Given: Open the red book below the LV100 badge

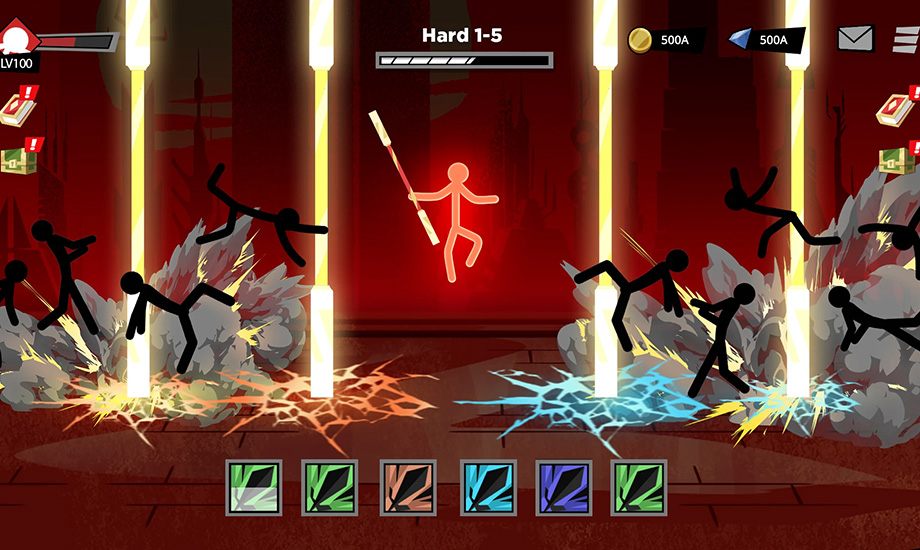Looking at the screenshot, I should [16, 108].
